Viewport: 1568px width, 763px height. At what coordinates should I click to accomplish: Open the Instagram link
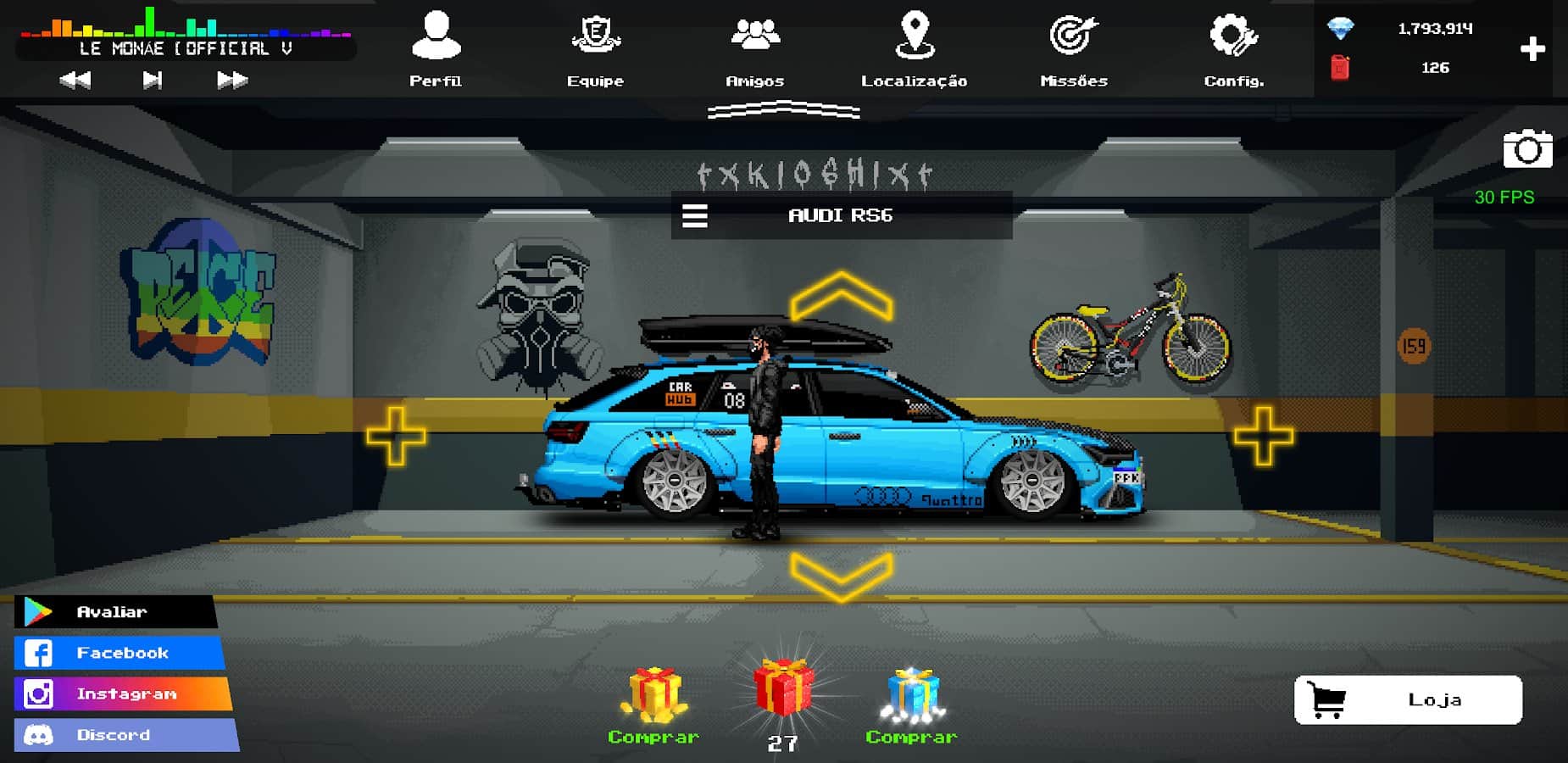click(x=122, y=693)
